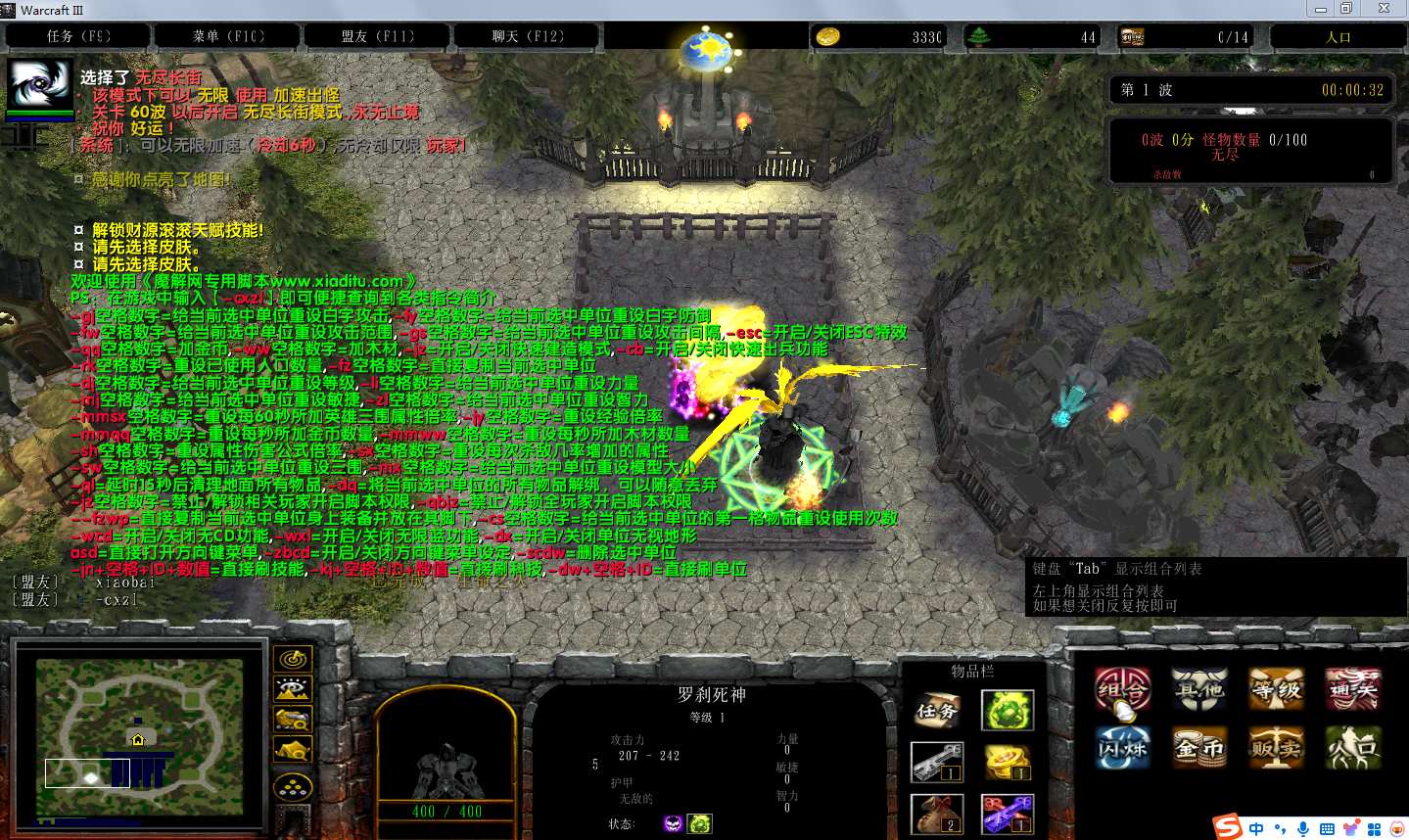Open the 盟友 (F11) allies menu
Image resolution: width=1409 pixels, height=840 pixels.
[378, 36]
